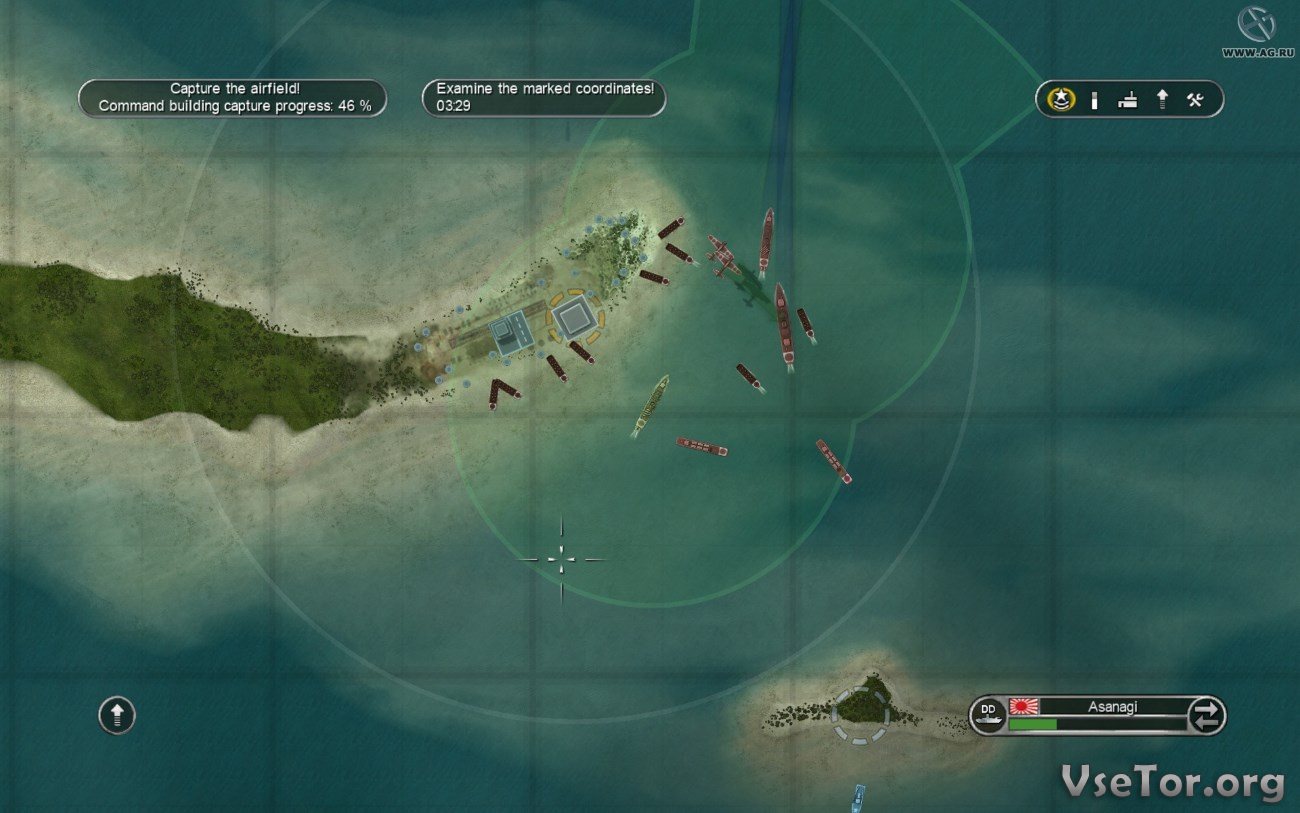Select the Examine the marked coordinates objective
This screenshot has width=1300, height=813.
tap(544, 97)
